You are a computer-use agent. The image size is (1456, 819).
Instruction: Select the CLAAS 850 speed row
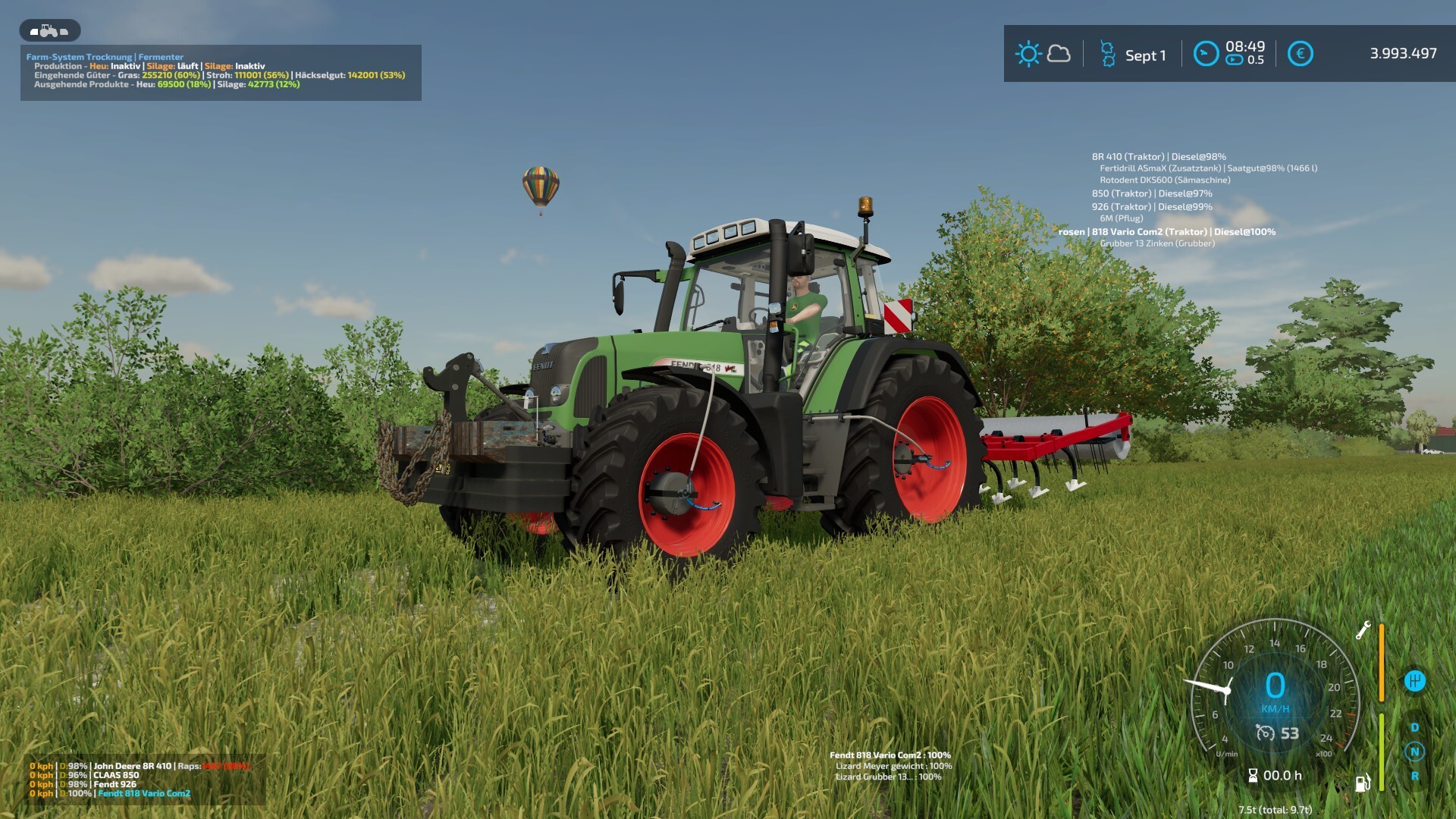pos(85,775)
